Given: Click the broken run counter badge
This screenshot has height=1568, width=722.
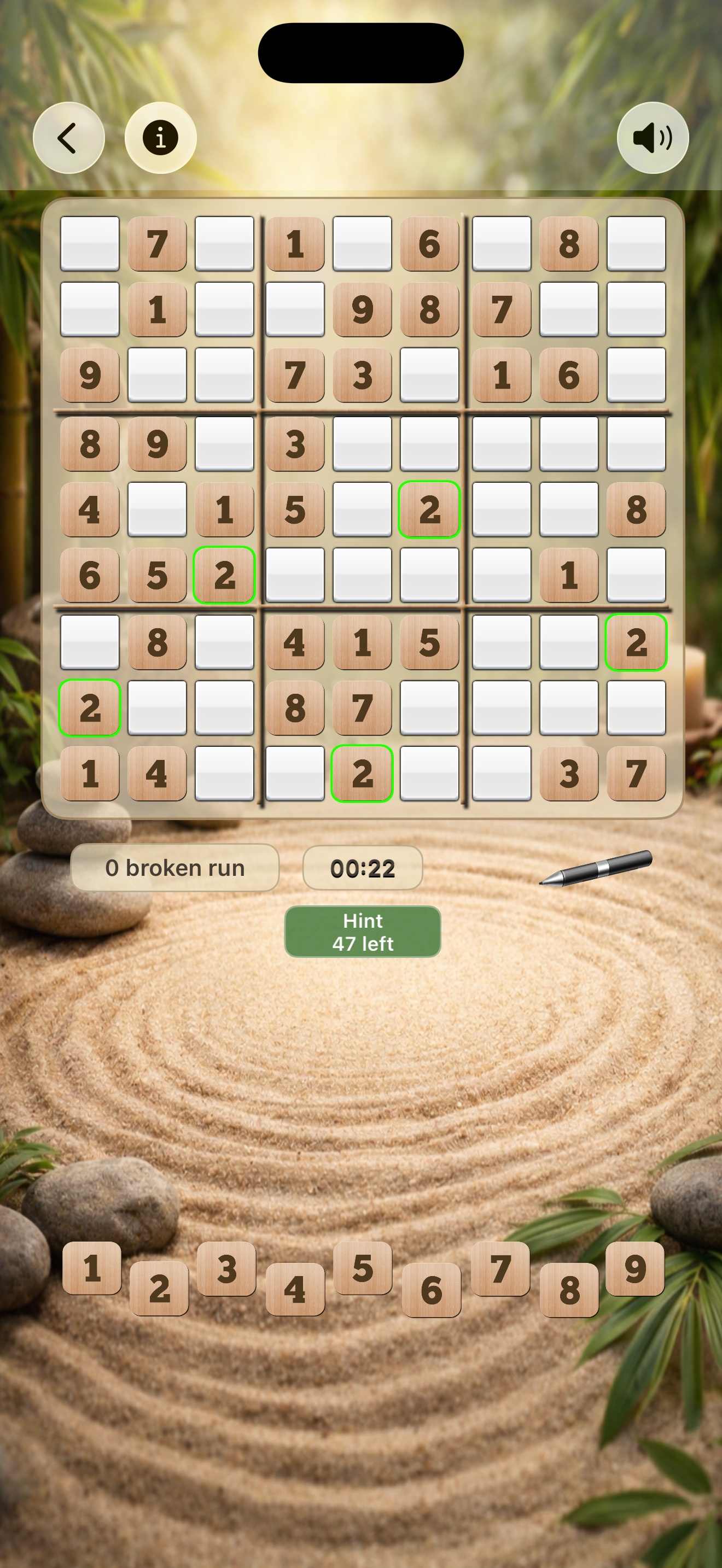Looking at the screenshot, I should tap(176, 868).
